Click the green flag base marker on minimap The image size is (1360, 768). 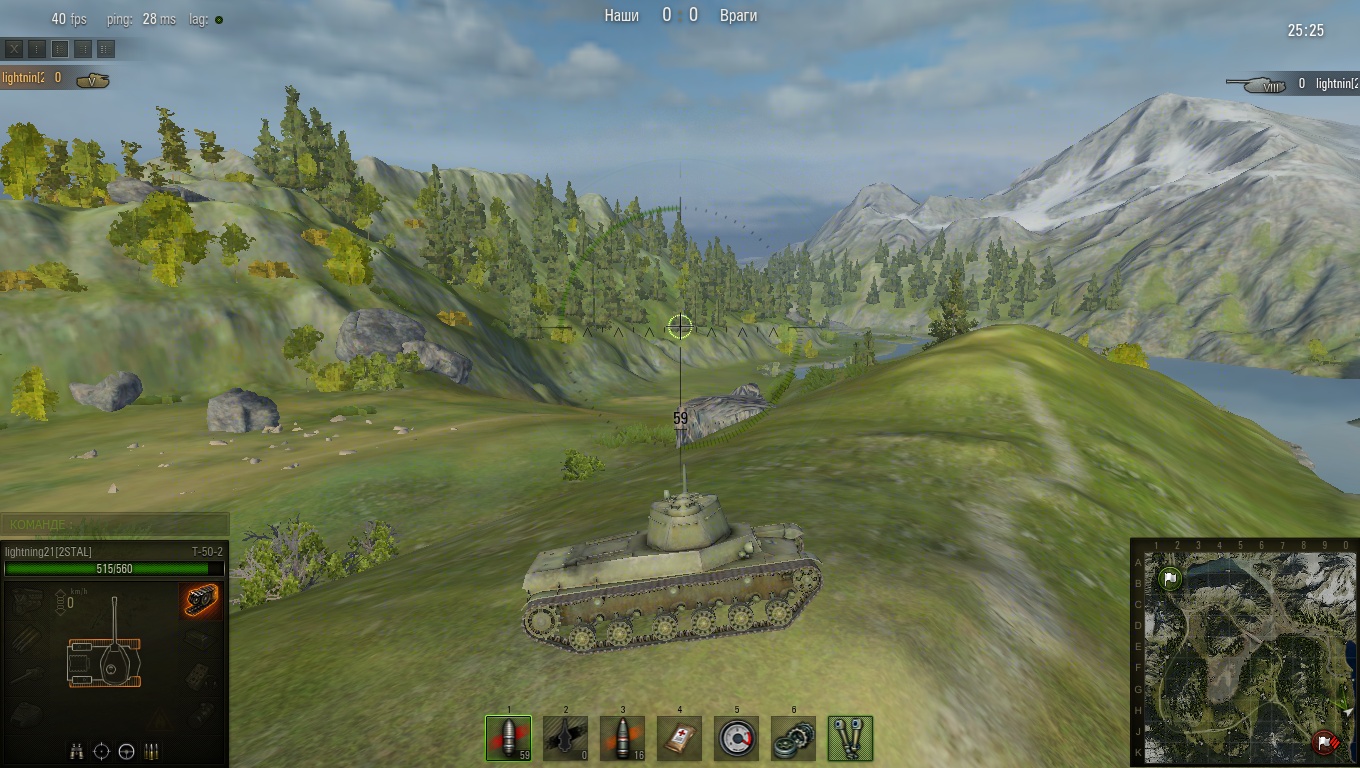(x=1170, y=578)
